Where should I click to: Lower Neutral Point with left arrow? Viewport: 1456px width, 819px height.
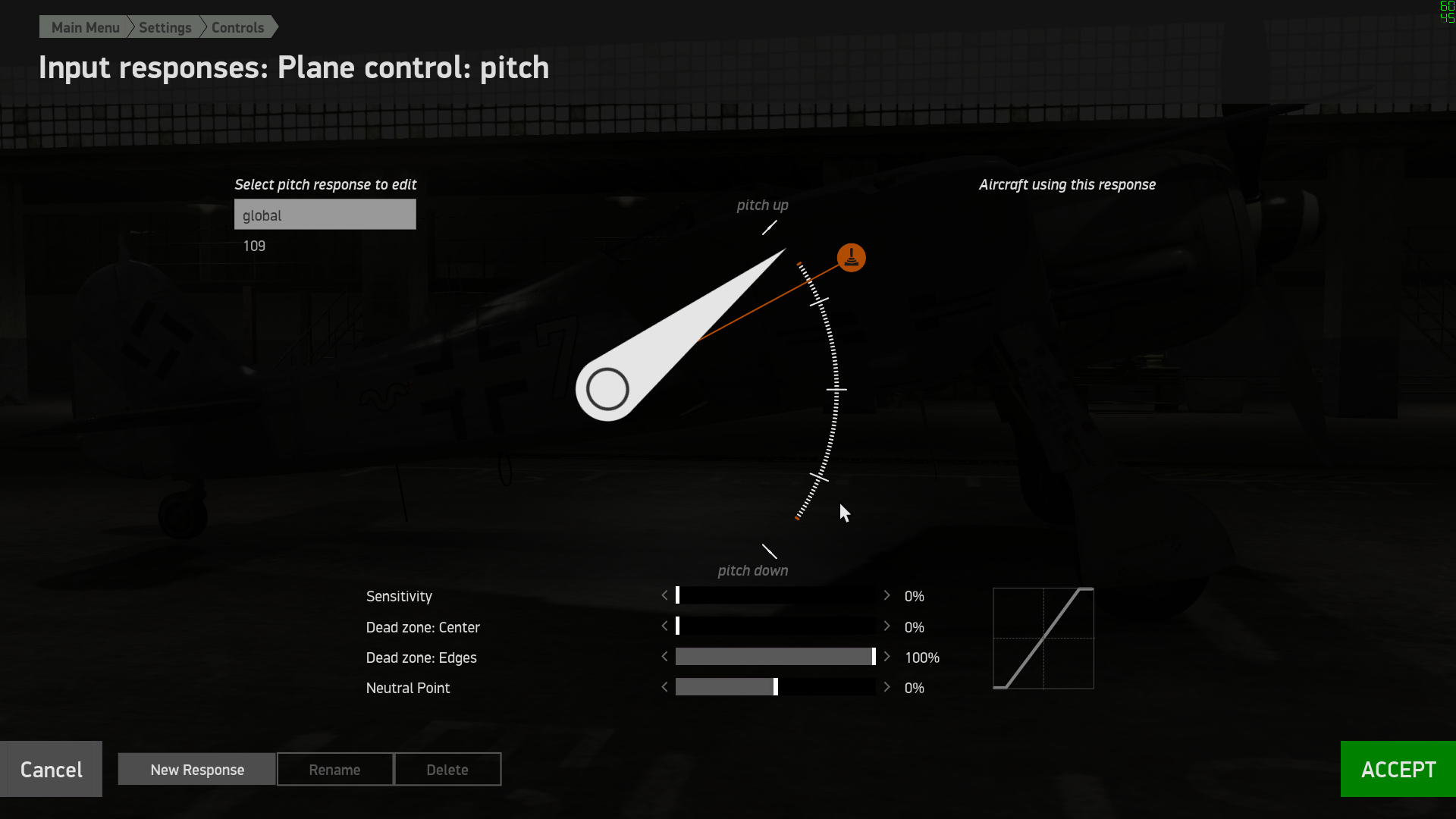tap(665, 687)
